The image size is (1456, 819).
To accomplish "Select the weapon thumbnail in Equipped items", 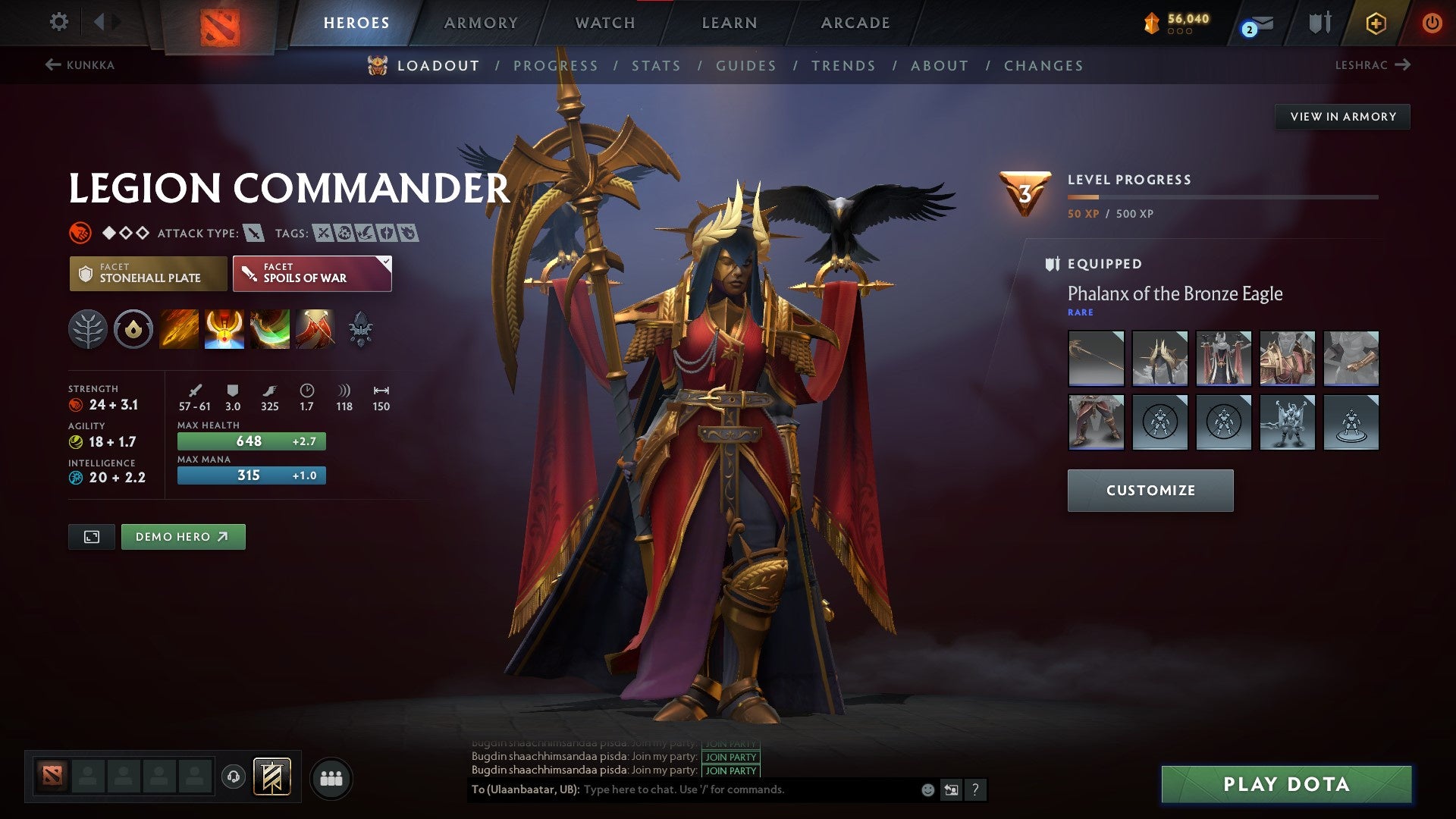I will (1095, 359).
